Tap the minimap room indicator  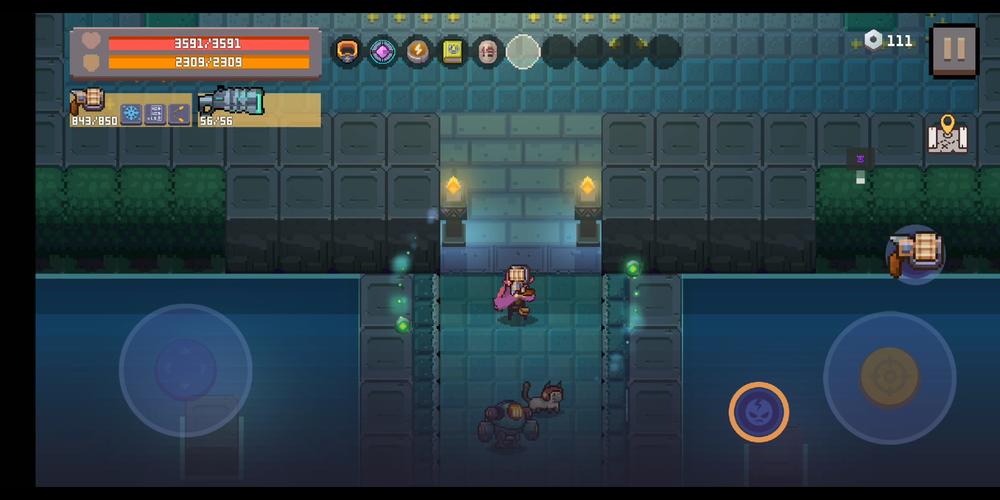(x=859, y=160)
